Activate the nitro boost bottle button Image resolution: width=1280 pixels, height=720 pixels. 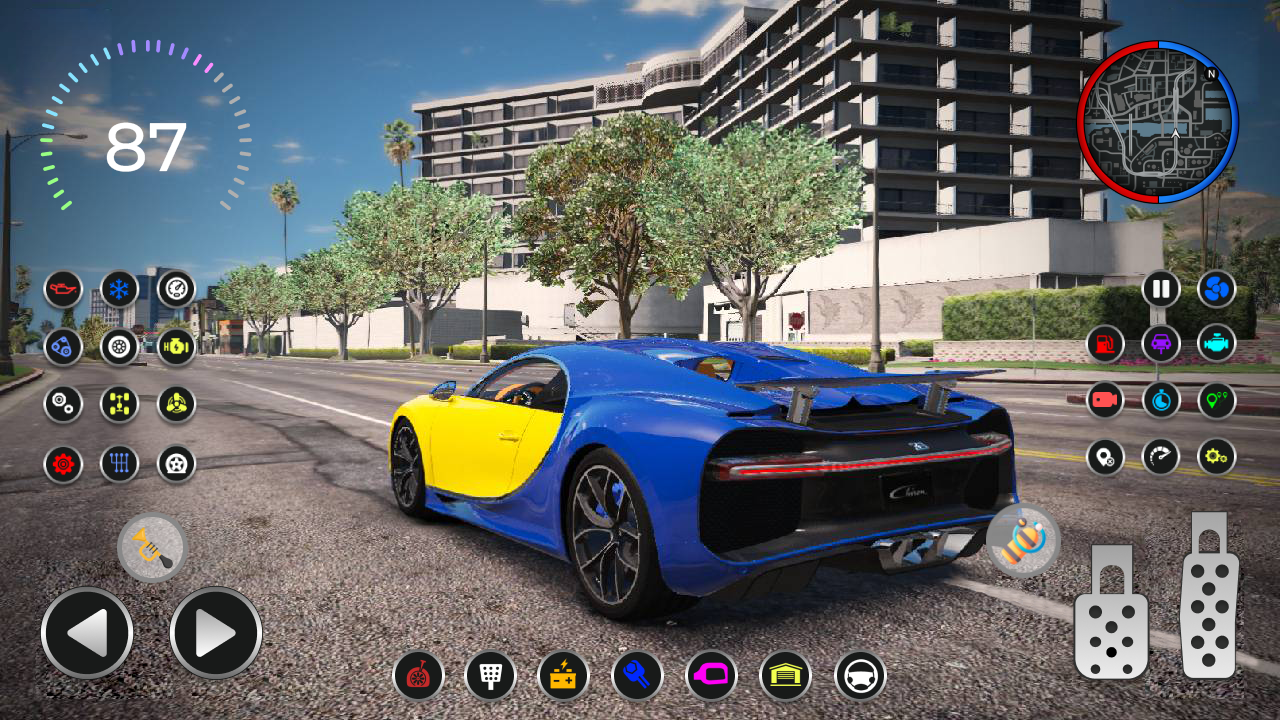tap(1023, 541)
